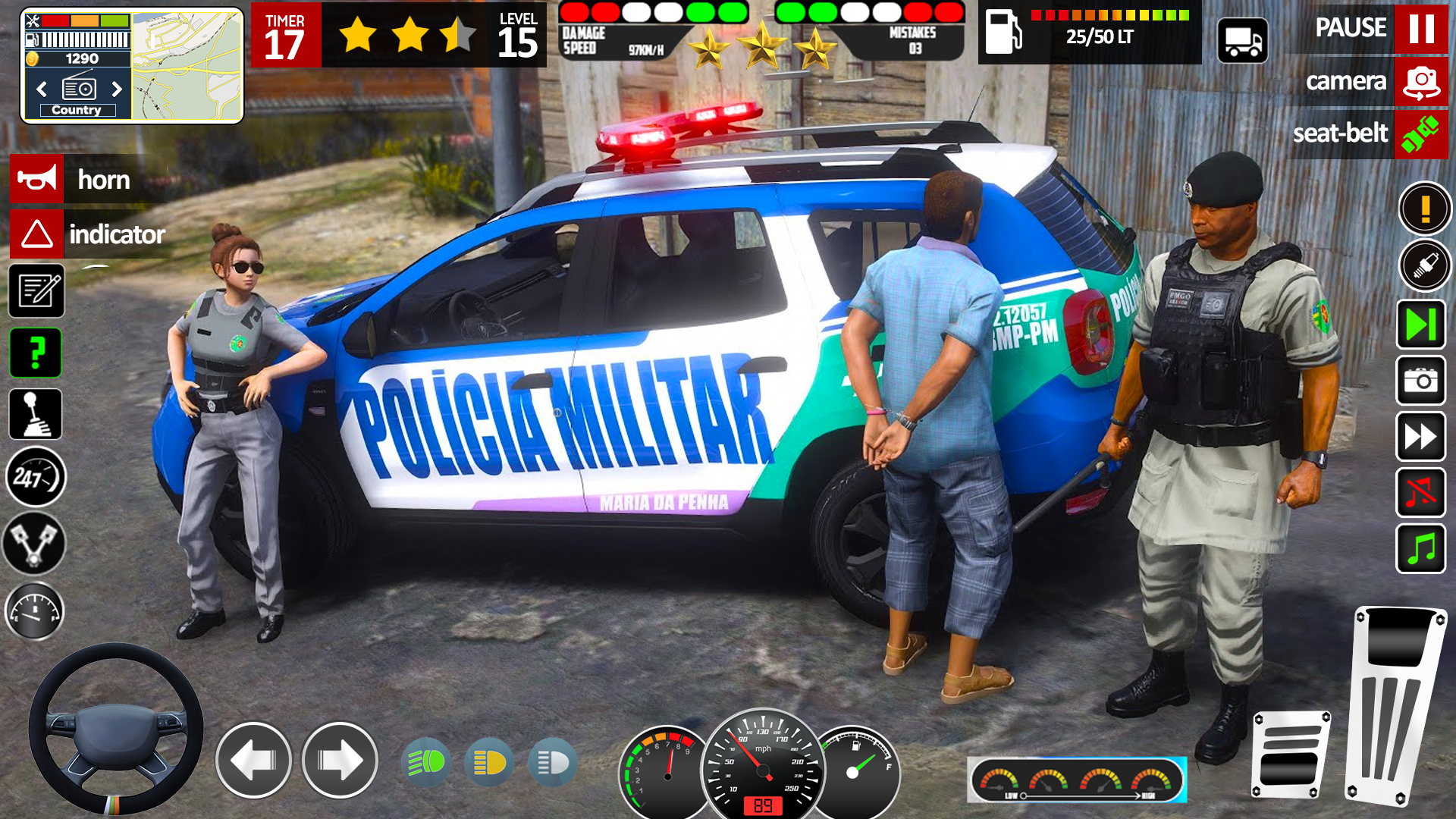This screenshot has height=819, width=1456.
Task: Mute the music with crossed-note icon
Action: pos(1420,492)
